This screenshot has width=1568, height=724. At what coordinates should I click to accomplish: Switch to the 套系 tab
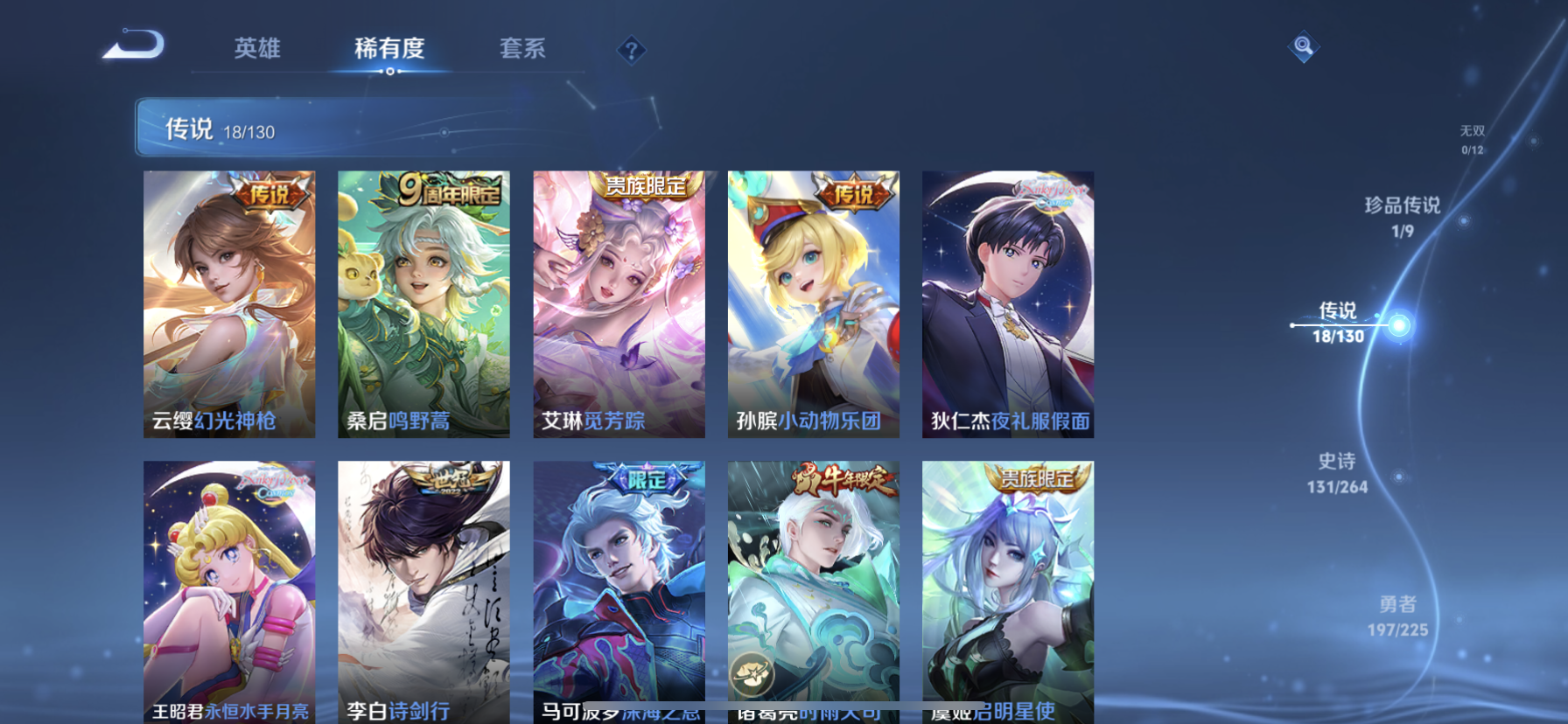(x=523, y=50)
